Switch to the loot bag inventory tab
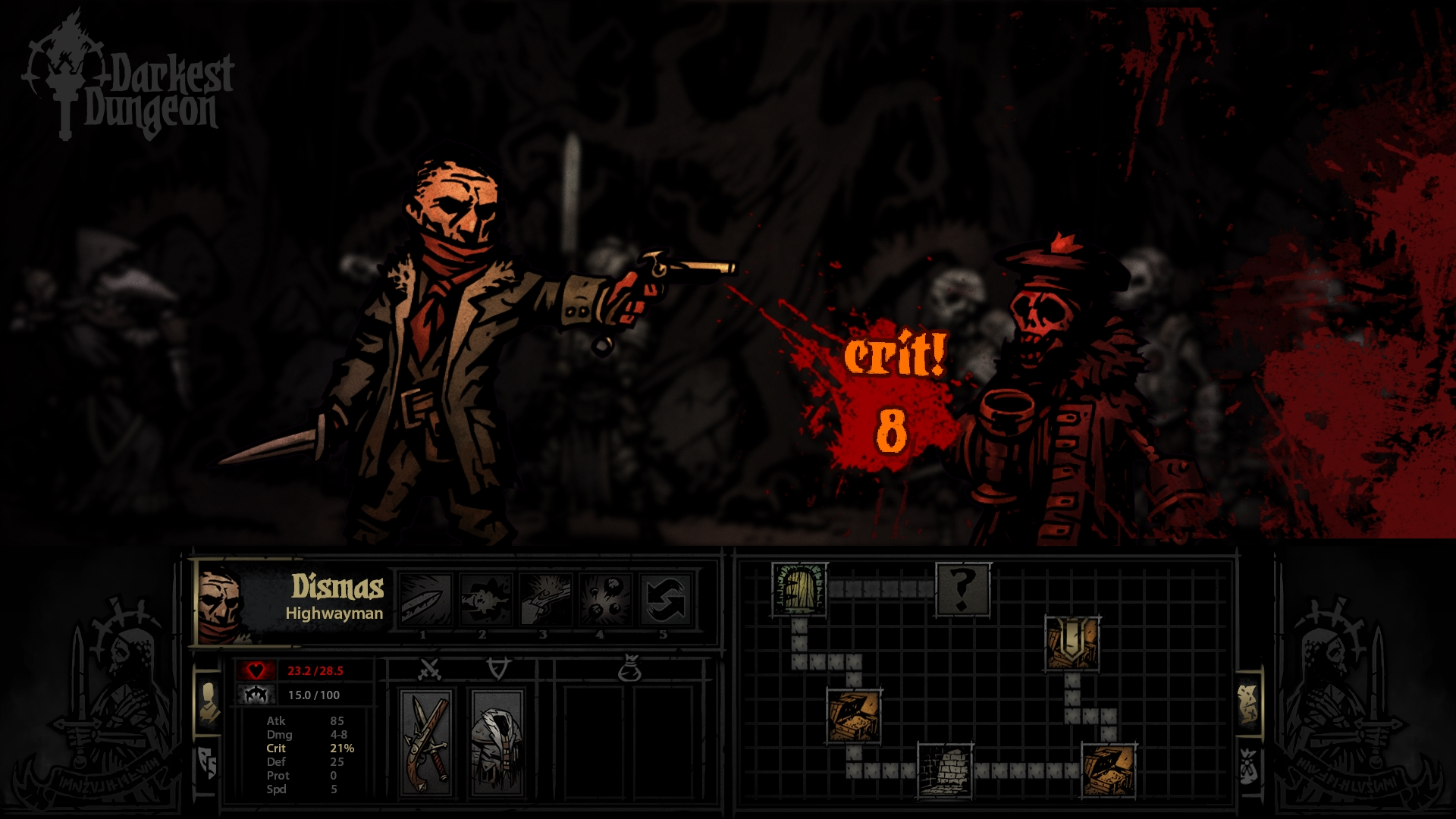Viewport: 1456px width, 819px height. pos(1248,766)
